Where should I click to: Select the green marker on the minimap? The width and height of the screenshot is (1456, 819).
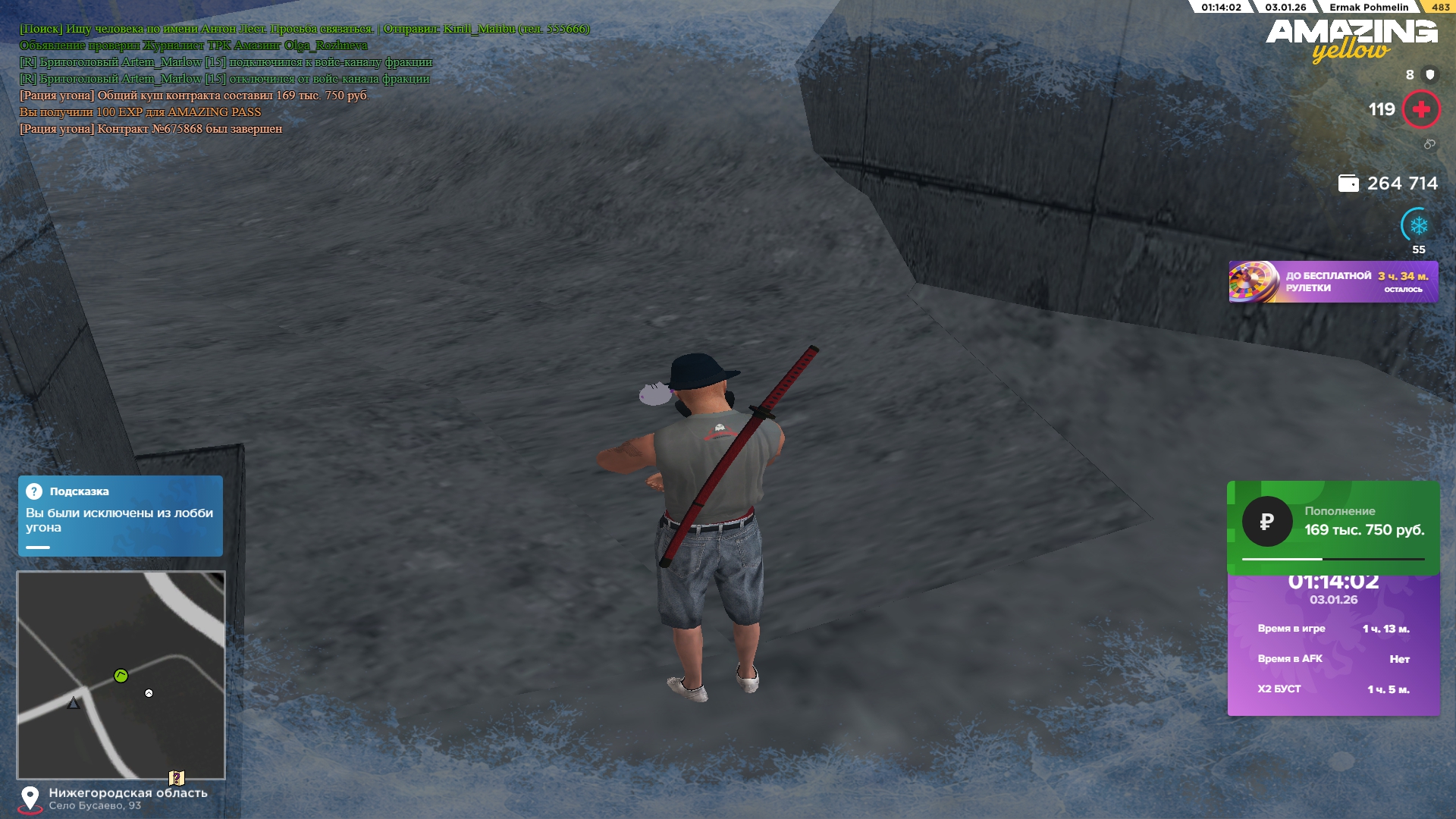pyautogui.click(x=121, y=676)
